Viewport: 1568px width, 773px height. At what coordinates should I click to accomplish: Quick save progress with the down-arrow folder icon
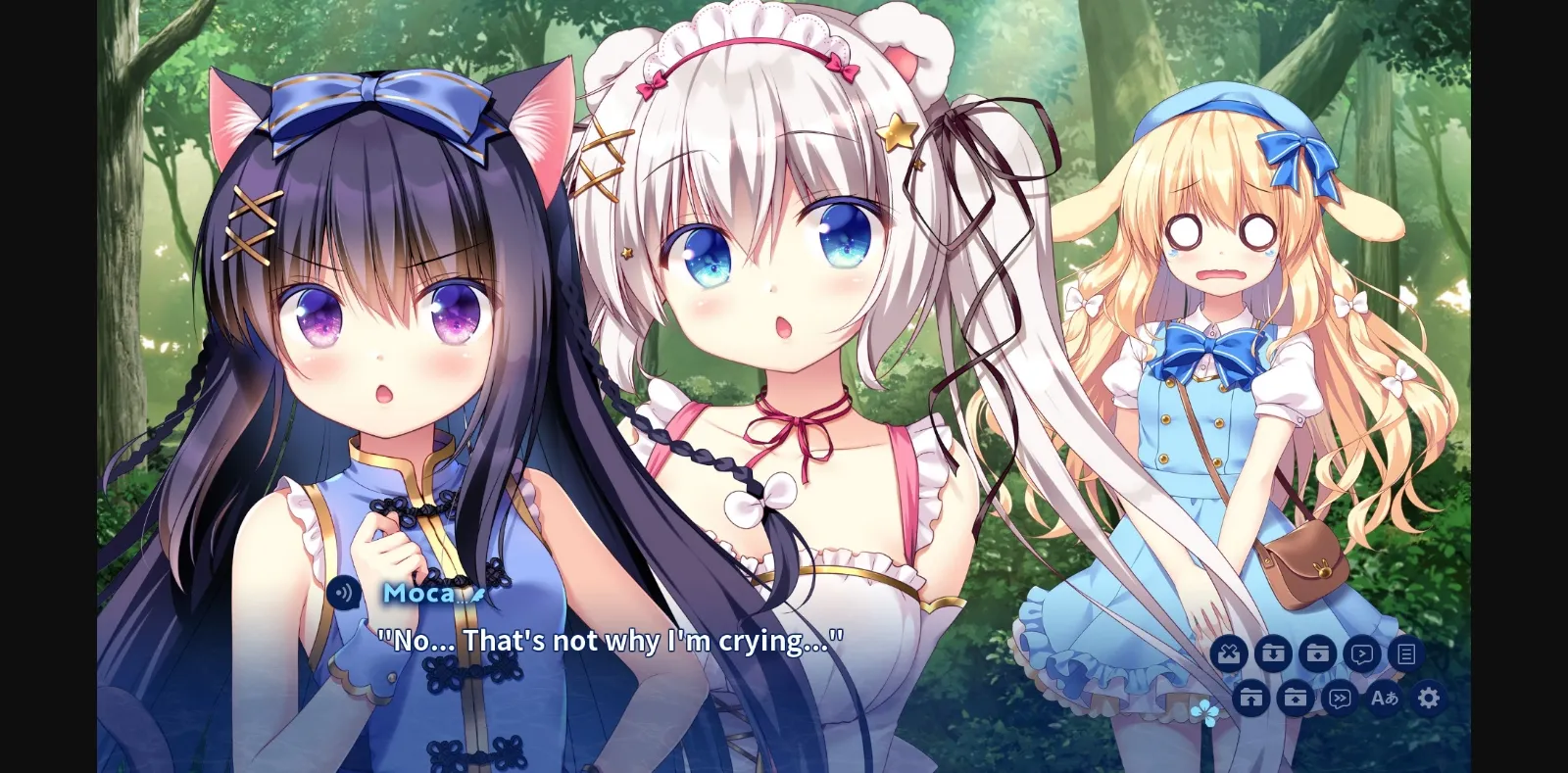click(1274, 654)
